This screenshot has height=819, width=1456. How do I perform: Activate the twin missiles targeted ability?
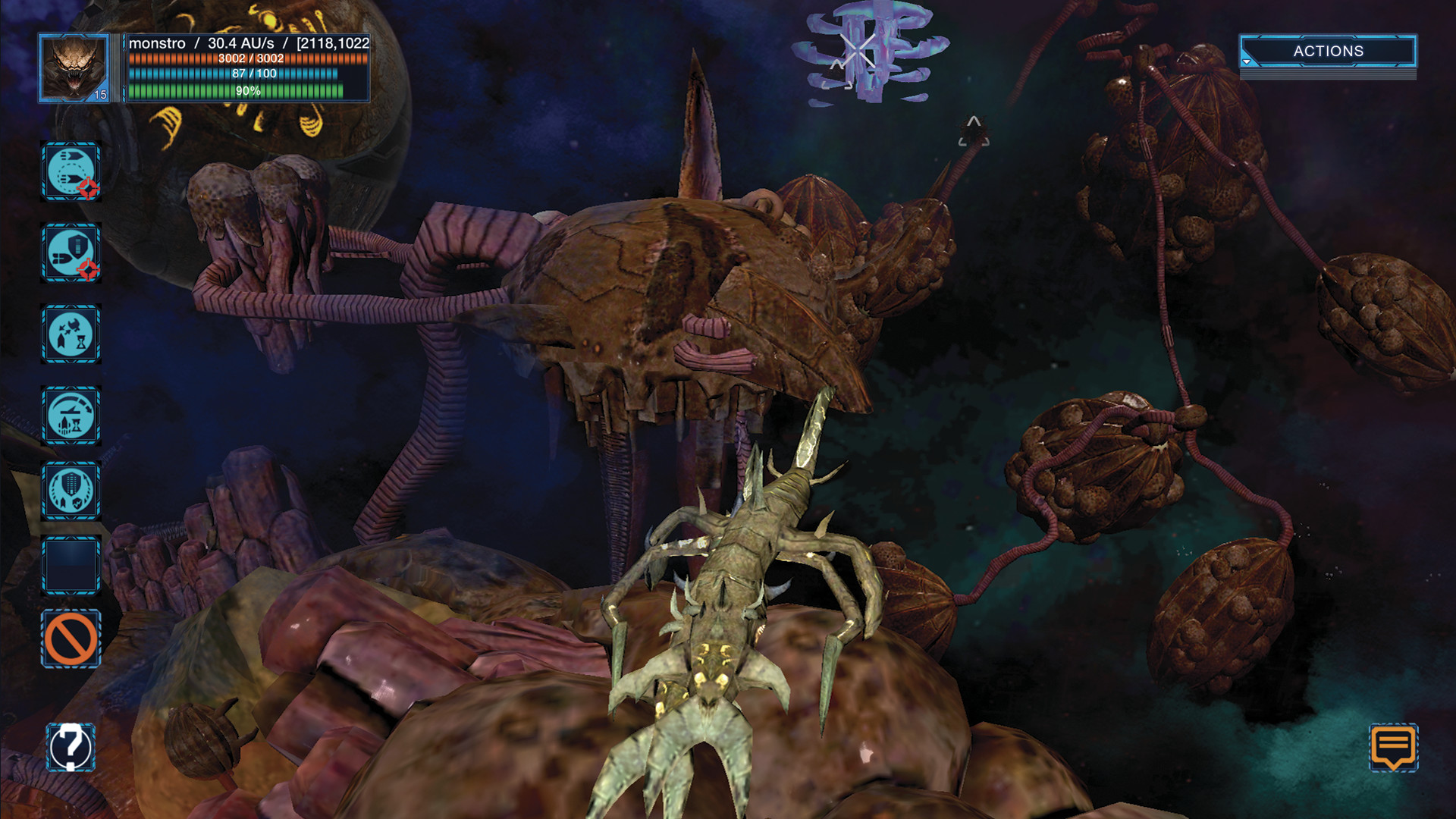pos(71,171)
